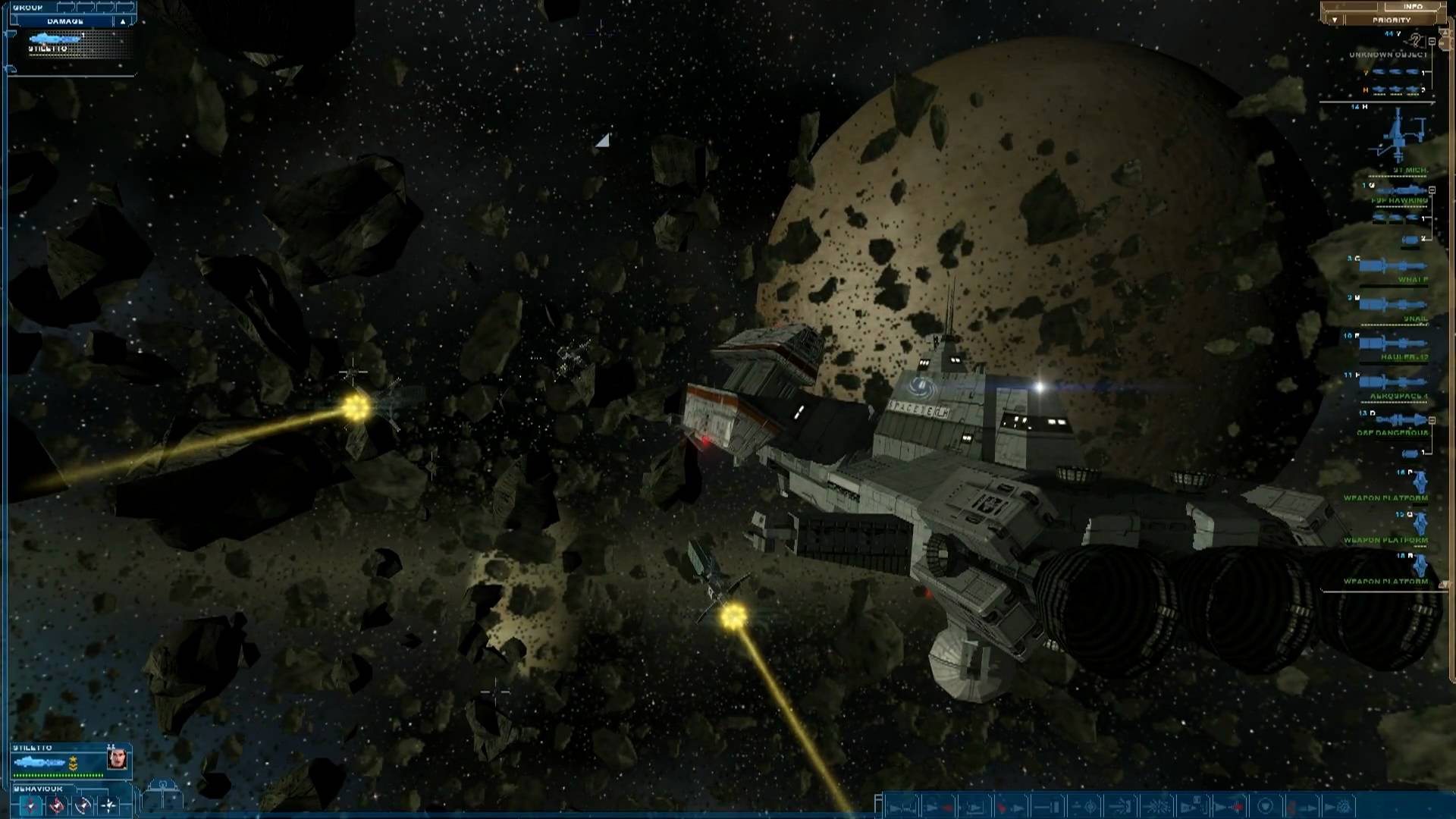1456x819 pixels.
Task: Switch to the PRIORITY tab
Action: (x=1393, y=20)
